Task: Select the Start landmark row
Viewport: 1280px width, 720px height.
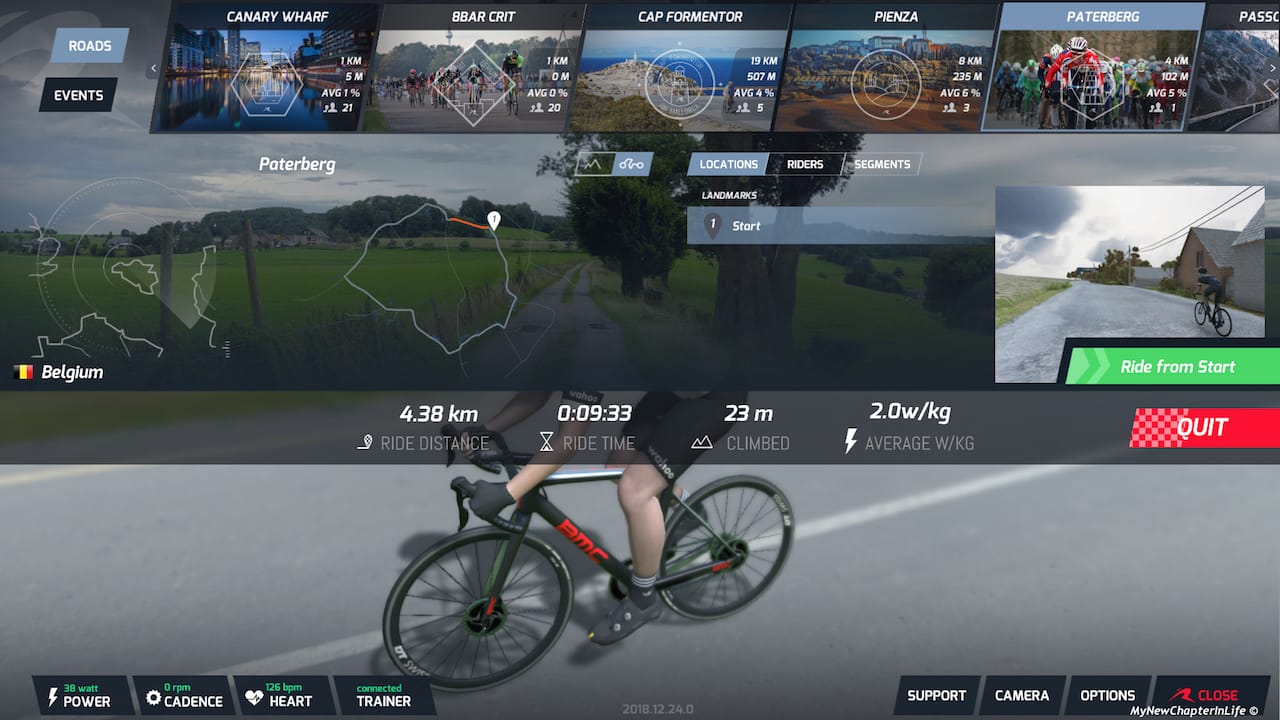Action: 838,226
